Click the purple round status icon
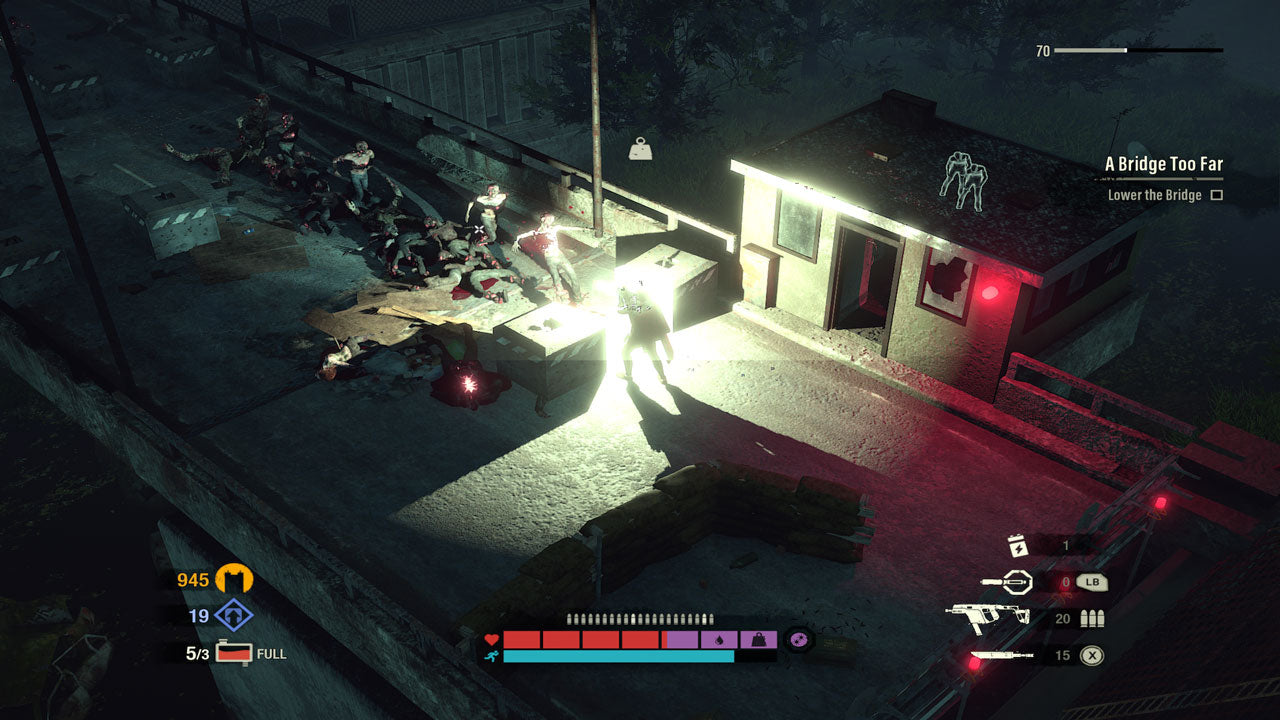Viewport: 1280px width, 720px height. (x=798, y=640)
